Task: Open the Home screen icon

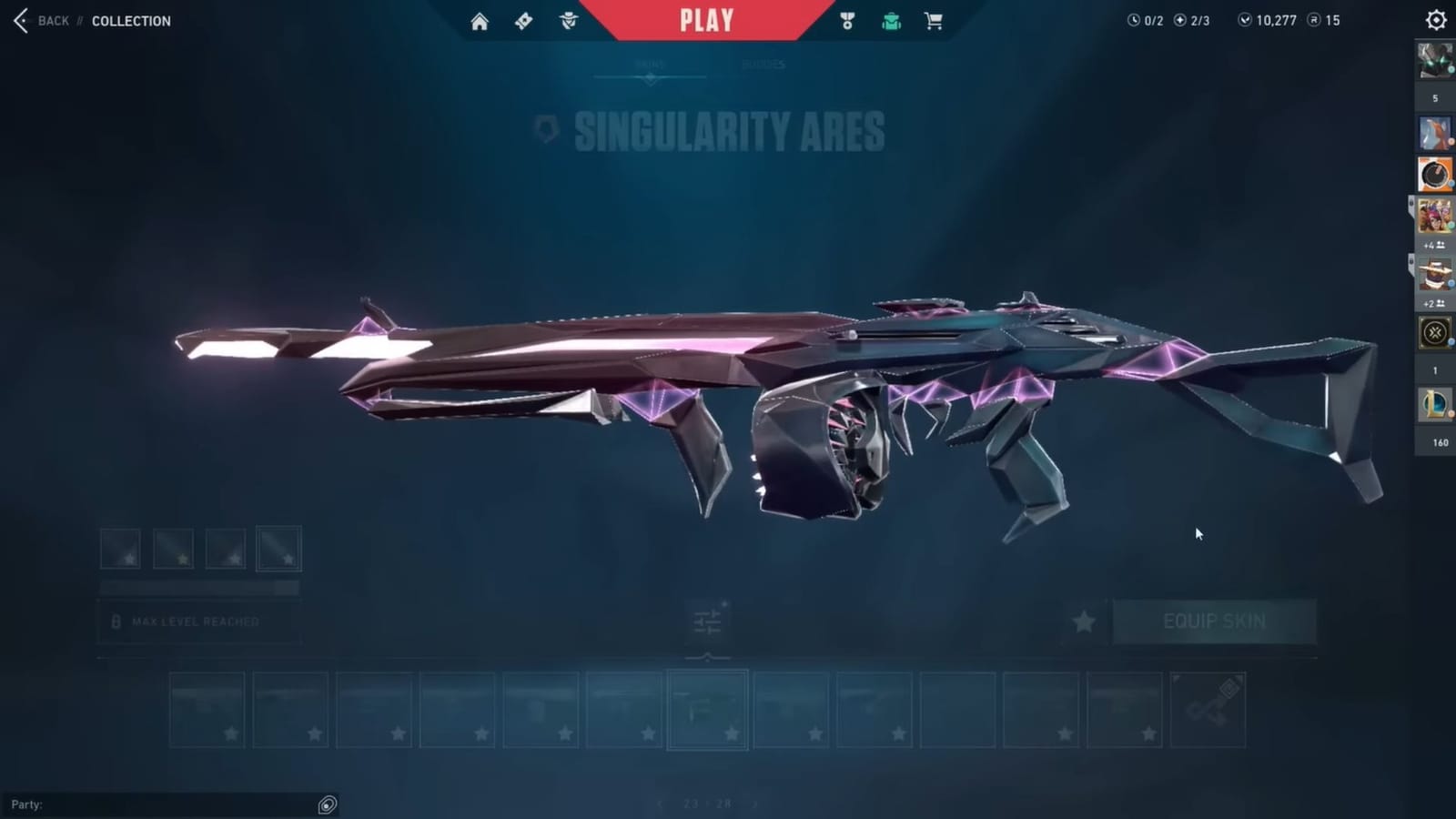Action: pyautogui.click(x=480, y=20)
